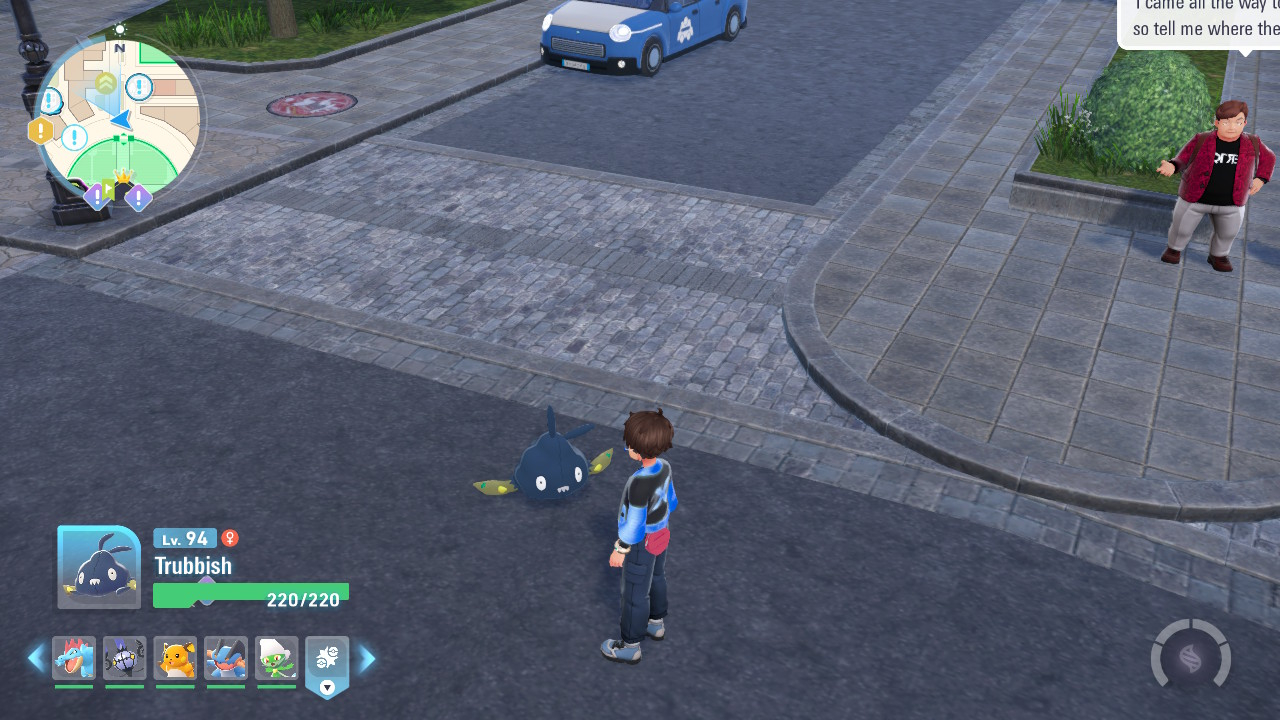Image resolution: width=1280 pixels, height=720 pixels.
Task: Select Trubbish's portrait in the party panel
Action: (x=99, y=567)
